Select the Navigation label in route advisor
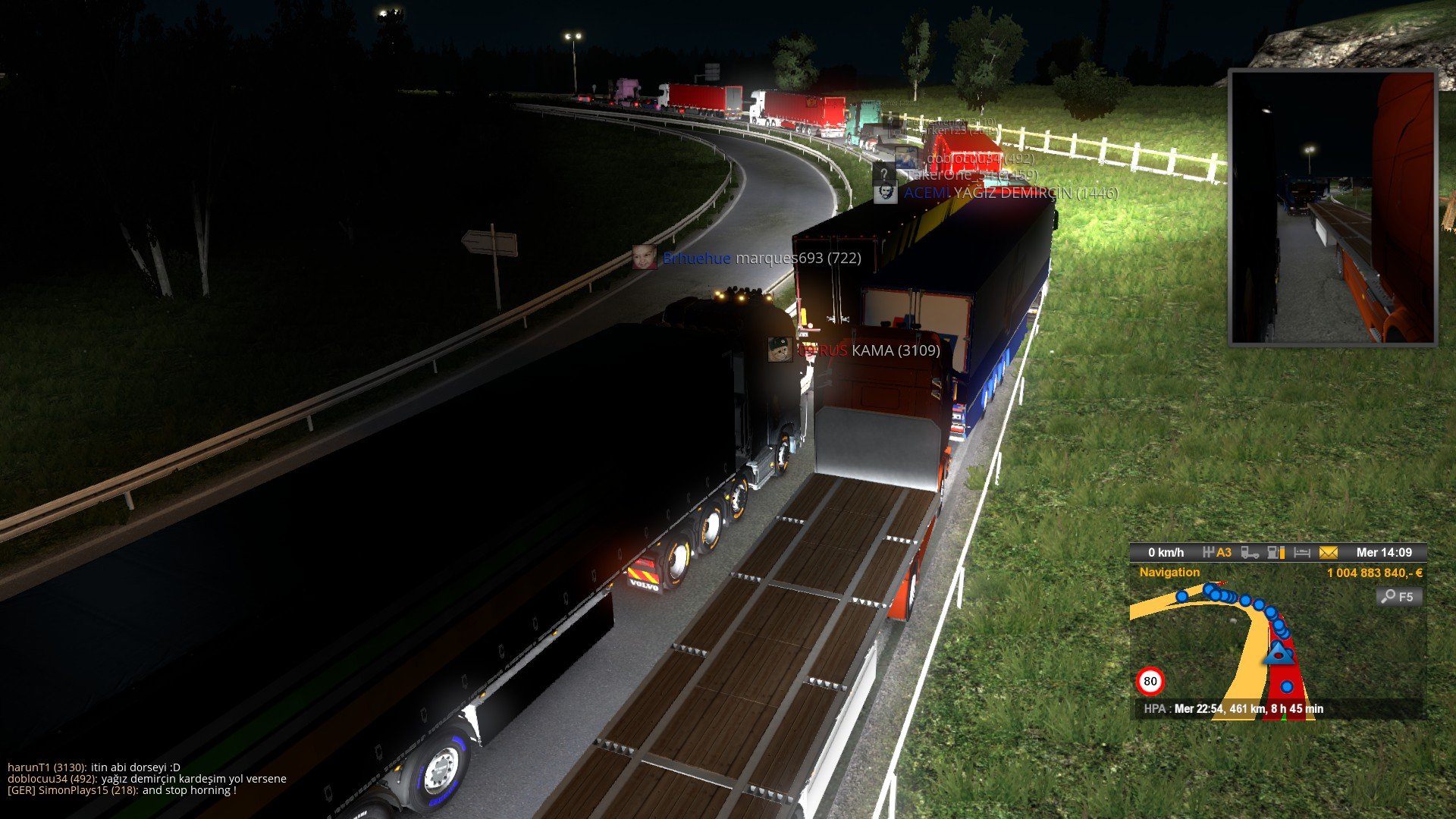 tap(1169, 573)
